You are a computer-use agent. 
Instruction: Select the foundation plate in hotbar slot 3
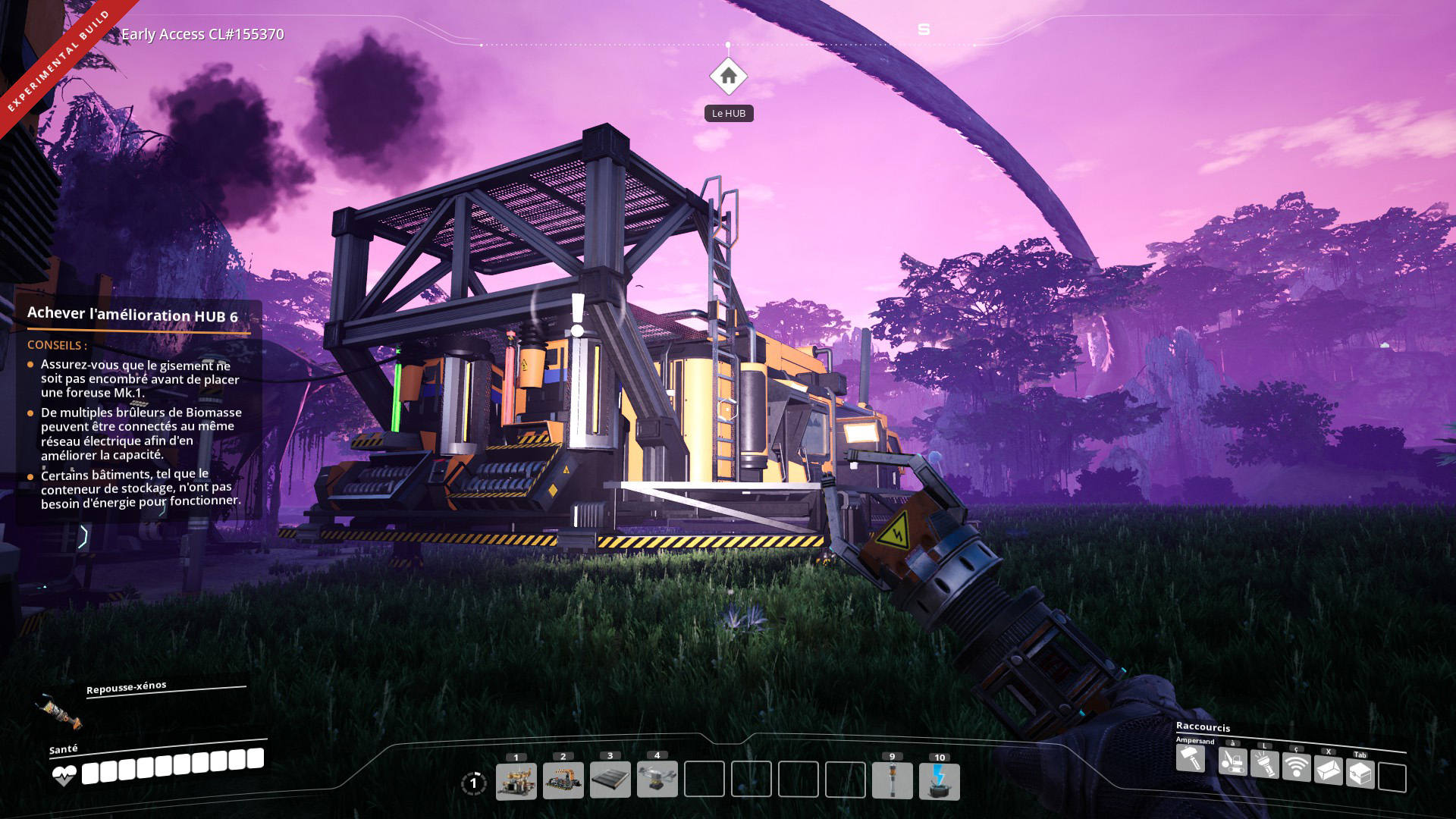coord(610,781)
